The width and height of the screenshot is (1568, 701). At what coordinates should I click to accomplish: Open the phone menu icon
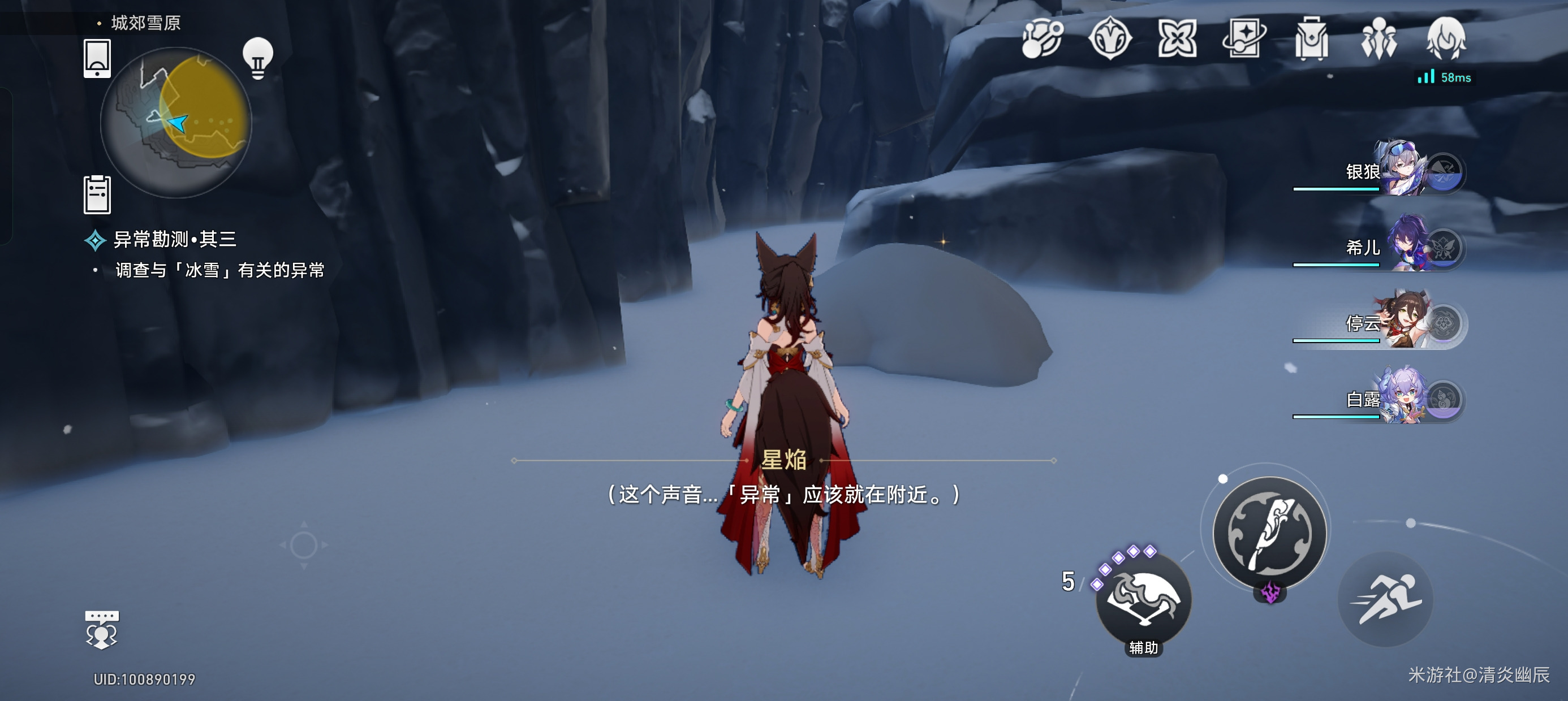coord(97,58)
